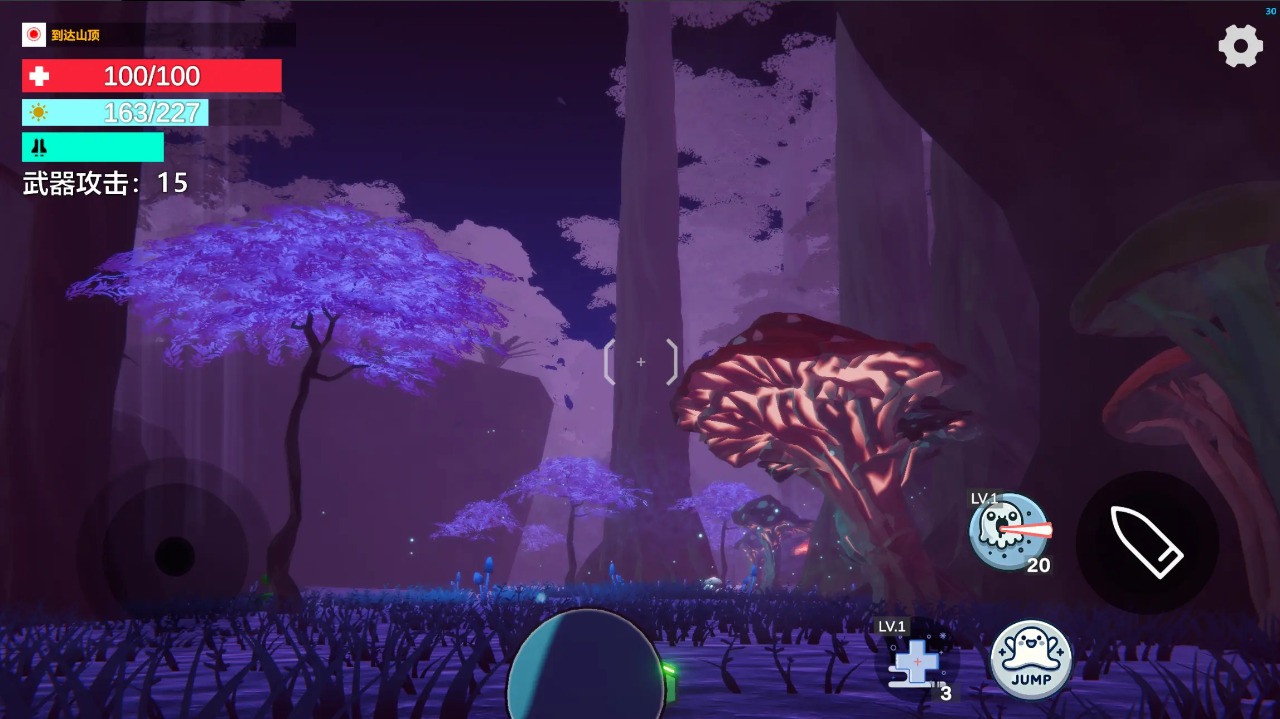Open the gear settings menu
The width and height of the screenshot is (1280, 719).
[x=1240, y=46]
